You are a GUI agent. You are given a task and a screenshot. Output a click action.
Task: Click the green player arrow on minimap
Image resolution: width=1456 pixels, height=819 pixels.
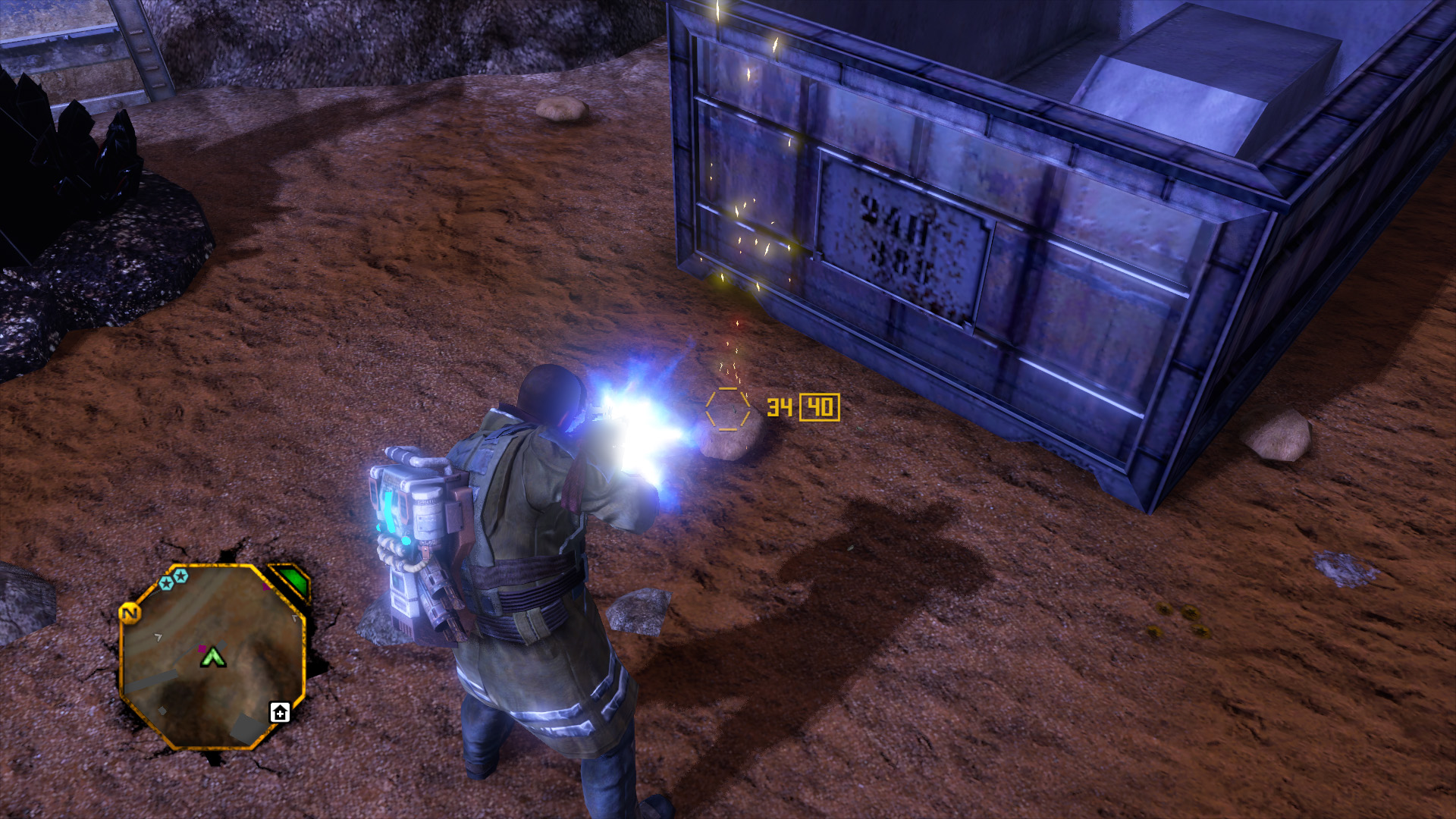[213, 657]
